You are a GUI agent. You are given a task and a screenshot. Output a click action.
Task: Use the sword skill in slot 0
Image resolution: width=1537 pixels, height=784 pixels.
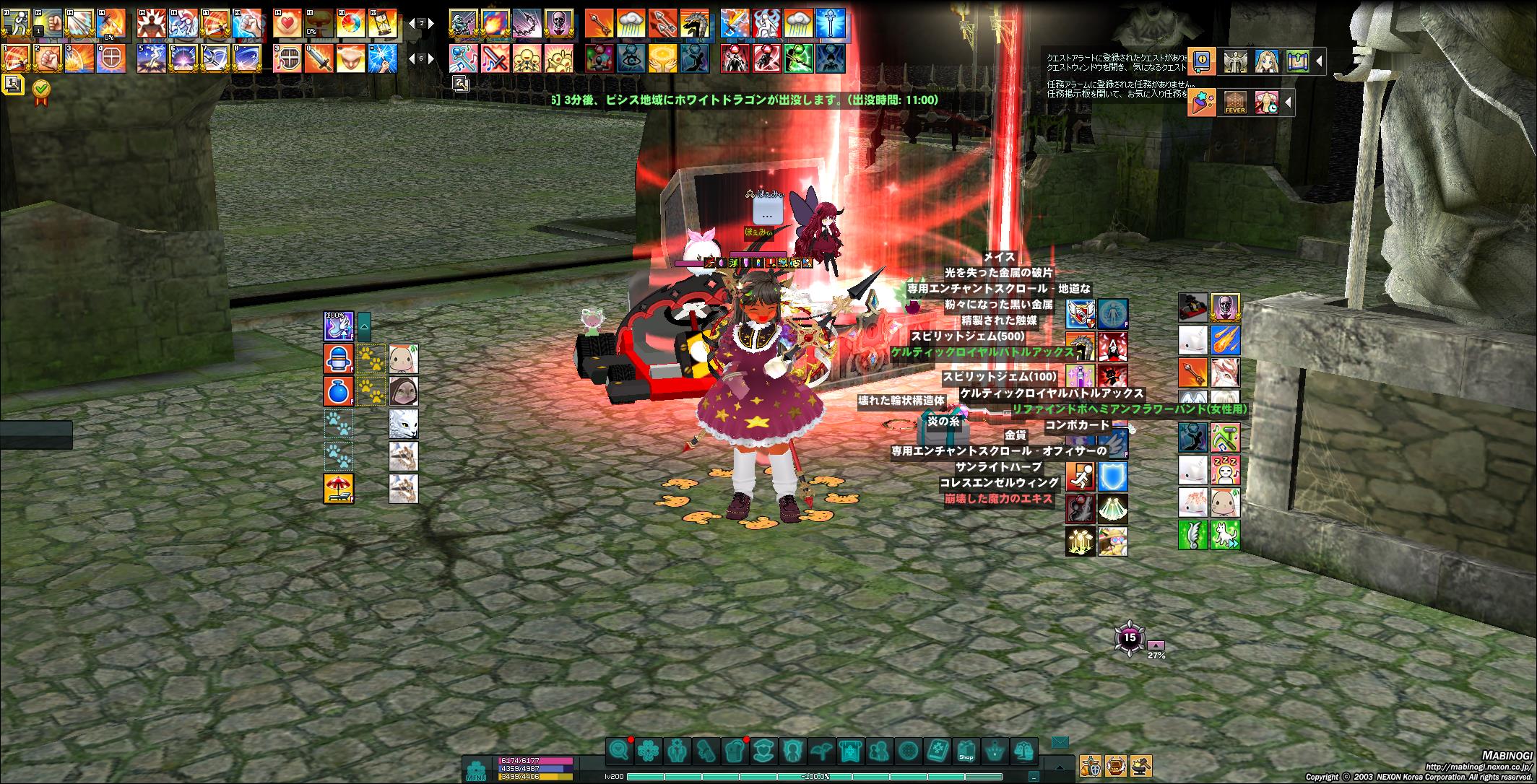pyautogui.click(x=319, y=58)
